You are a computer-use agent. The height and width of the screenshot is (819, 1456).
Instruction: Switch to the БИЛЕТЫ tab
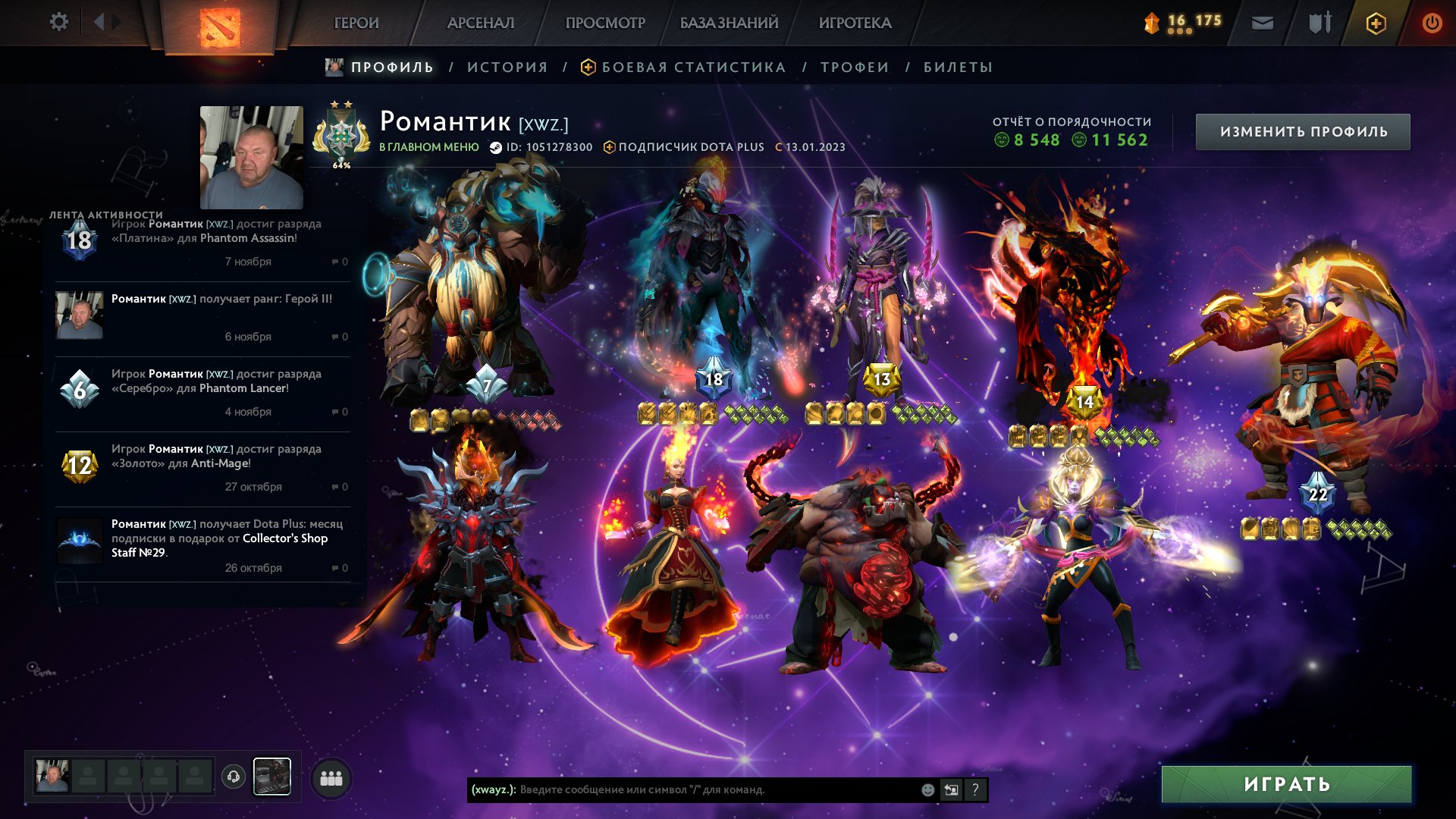pyautogui.click(x=957, y=67)
